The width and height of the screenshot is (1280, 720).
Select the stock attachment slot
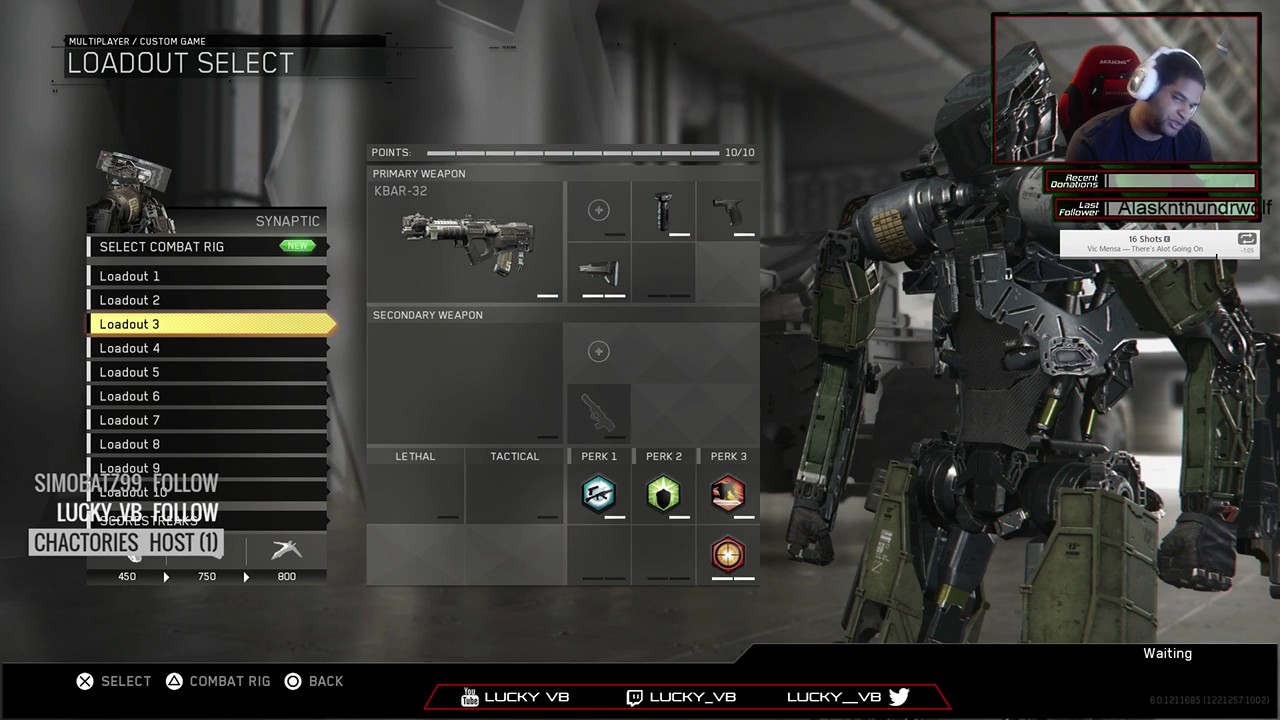(x=599, y=271)
